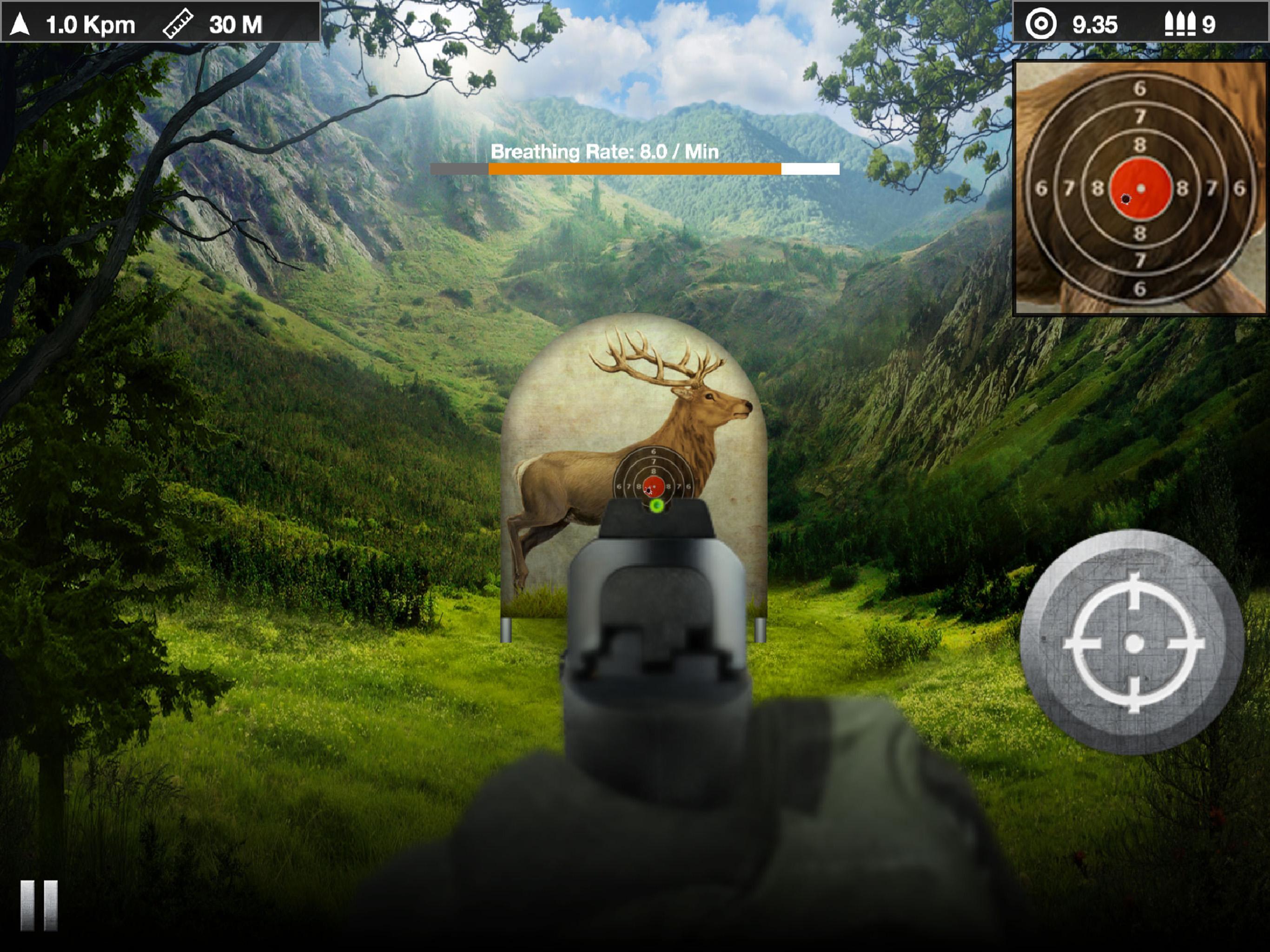
Task: Tap the distance value 30 M
Action: [x=237, y=24]
